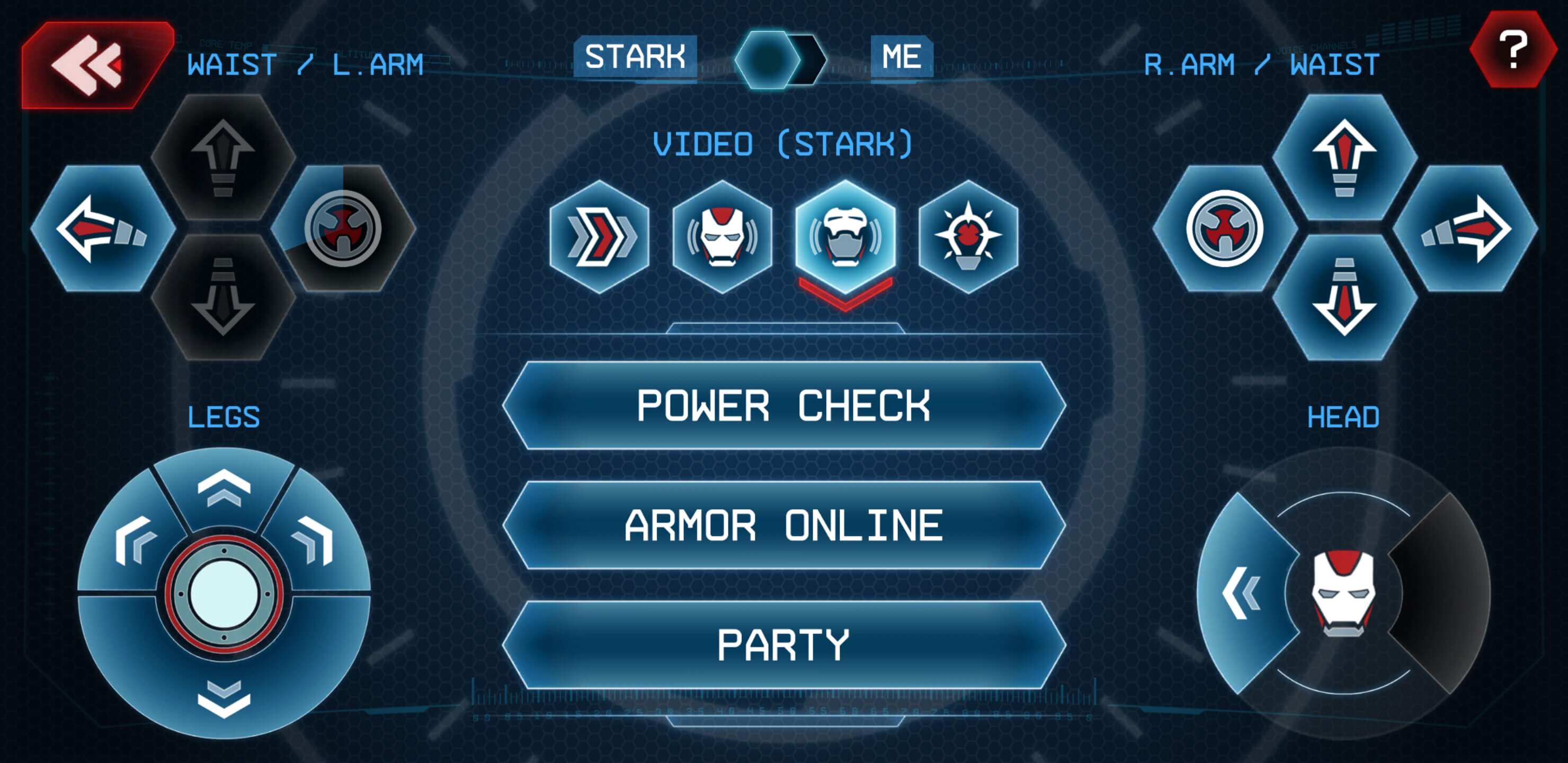
Task: Open the help question mark button
Action: tap(1512, 50)
